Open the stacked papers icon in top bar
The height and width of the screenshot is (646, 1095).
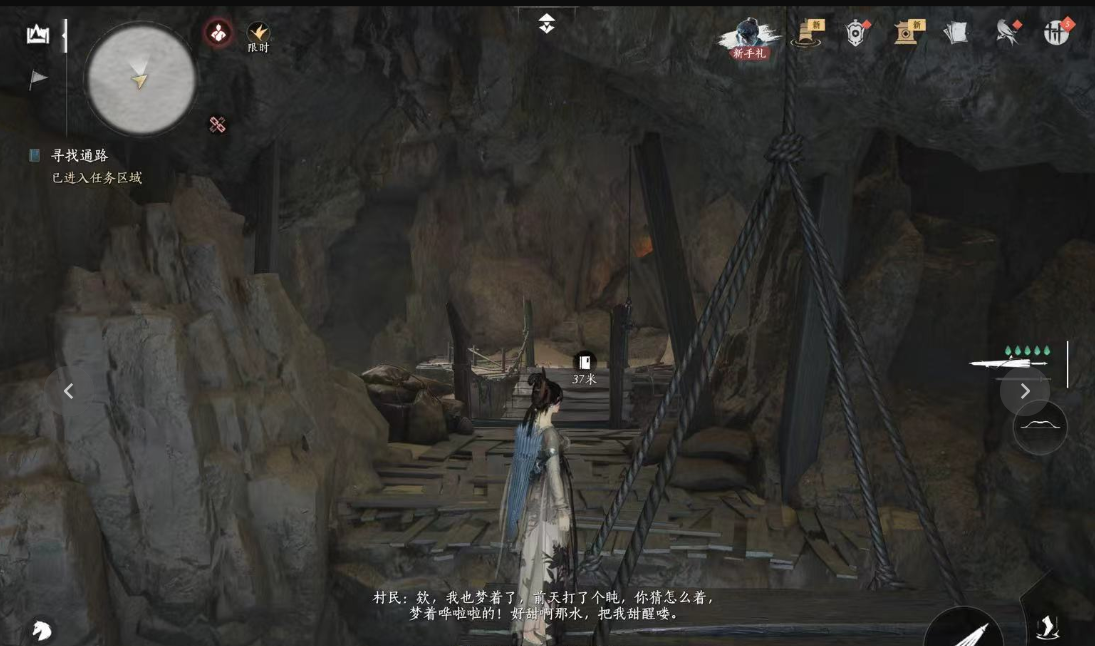click(956, 33)
